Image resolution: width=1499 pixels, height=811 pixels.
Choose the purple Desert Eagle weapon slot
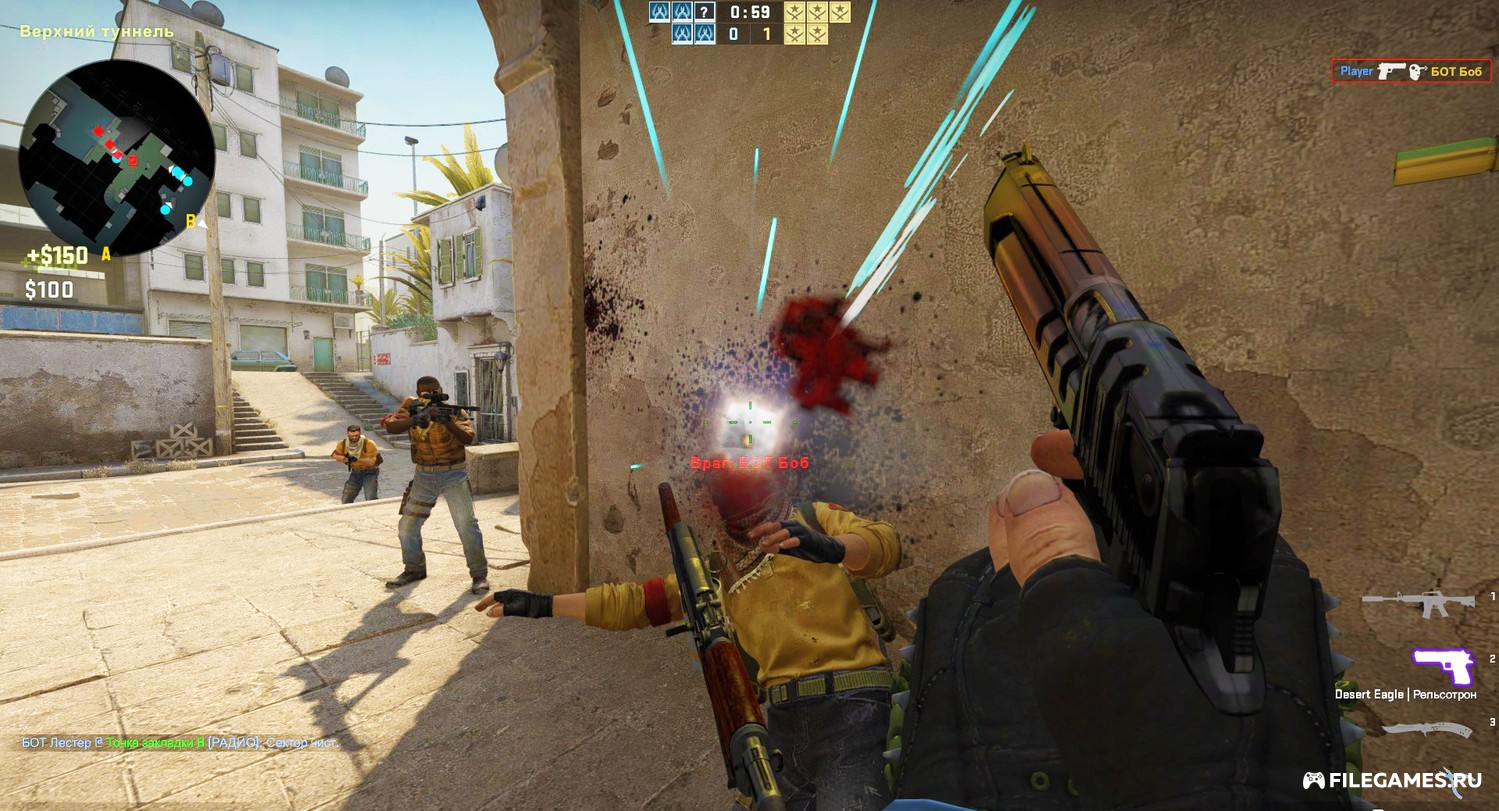click(1443, 665)
